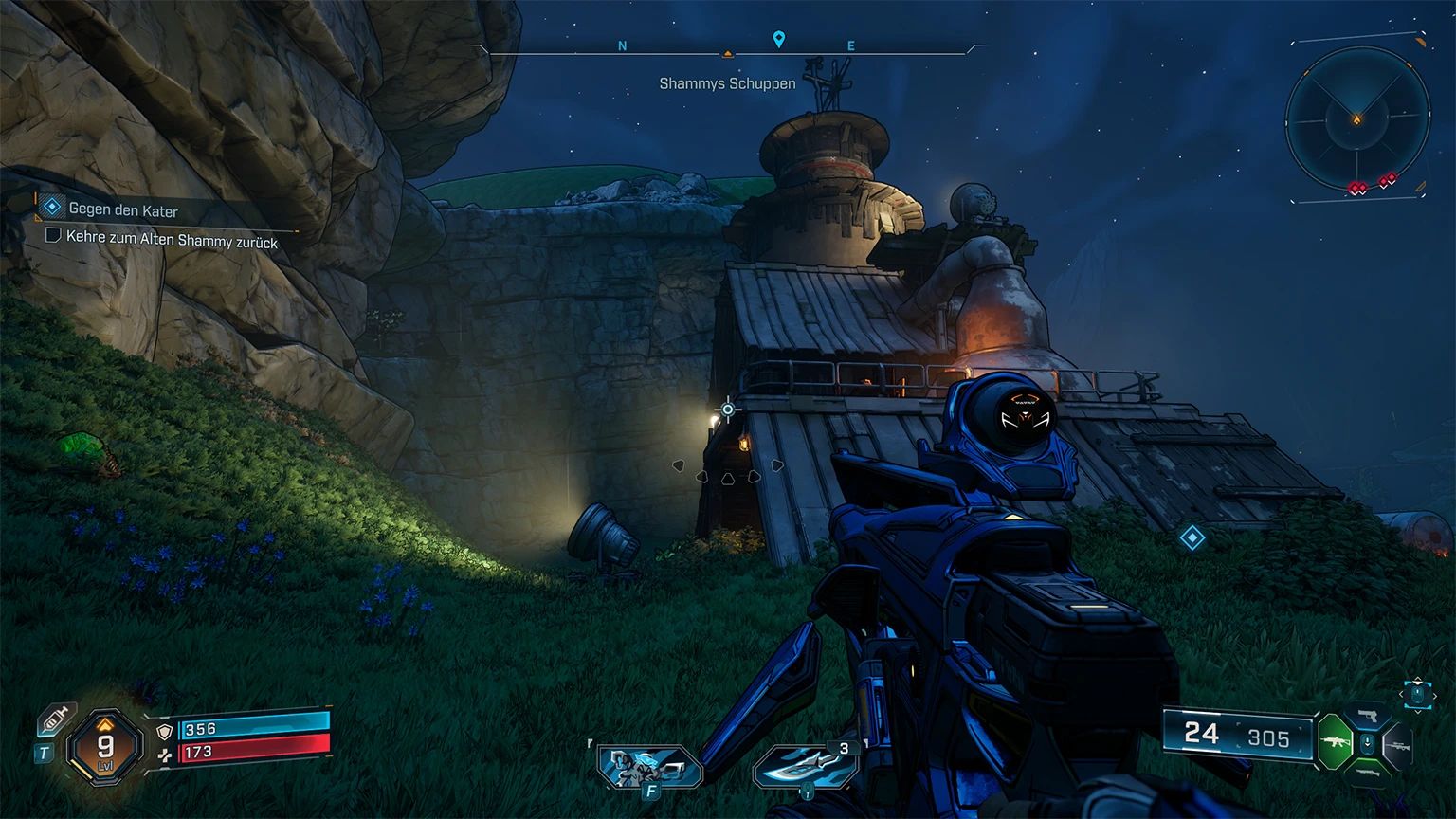Click the Shammys Schuppen location label on the compass
The width and height of the screenshot is (1456, 819).
(x=727, y=83)
